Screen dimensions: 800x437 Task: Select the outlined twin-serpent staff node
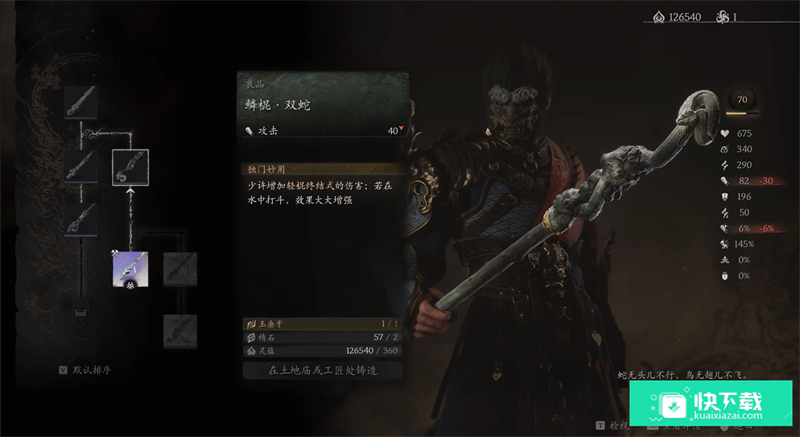[x=130, y=167]
